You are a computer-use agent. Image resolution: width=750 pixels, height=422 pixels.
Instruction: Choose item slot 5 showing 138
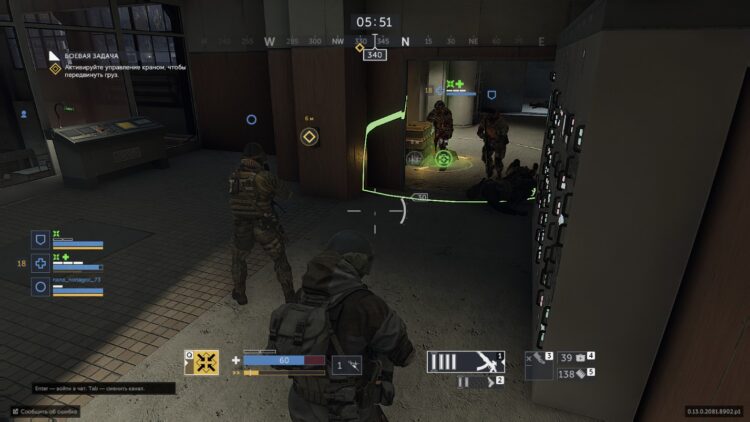point(576,373)
